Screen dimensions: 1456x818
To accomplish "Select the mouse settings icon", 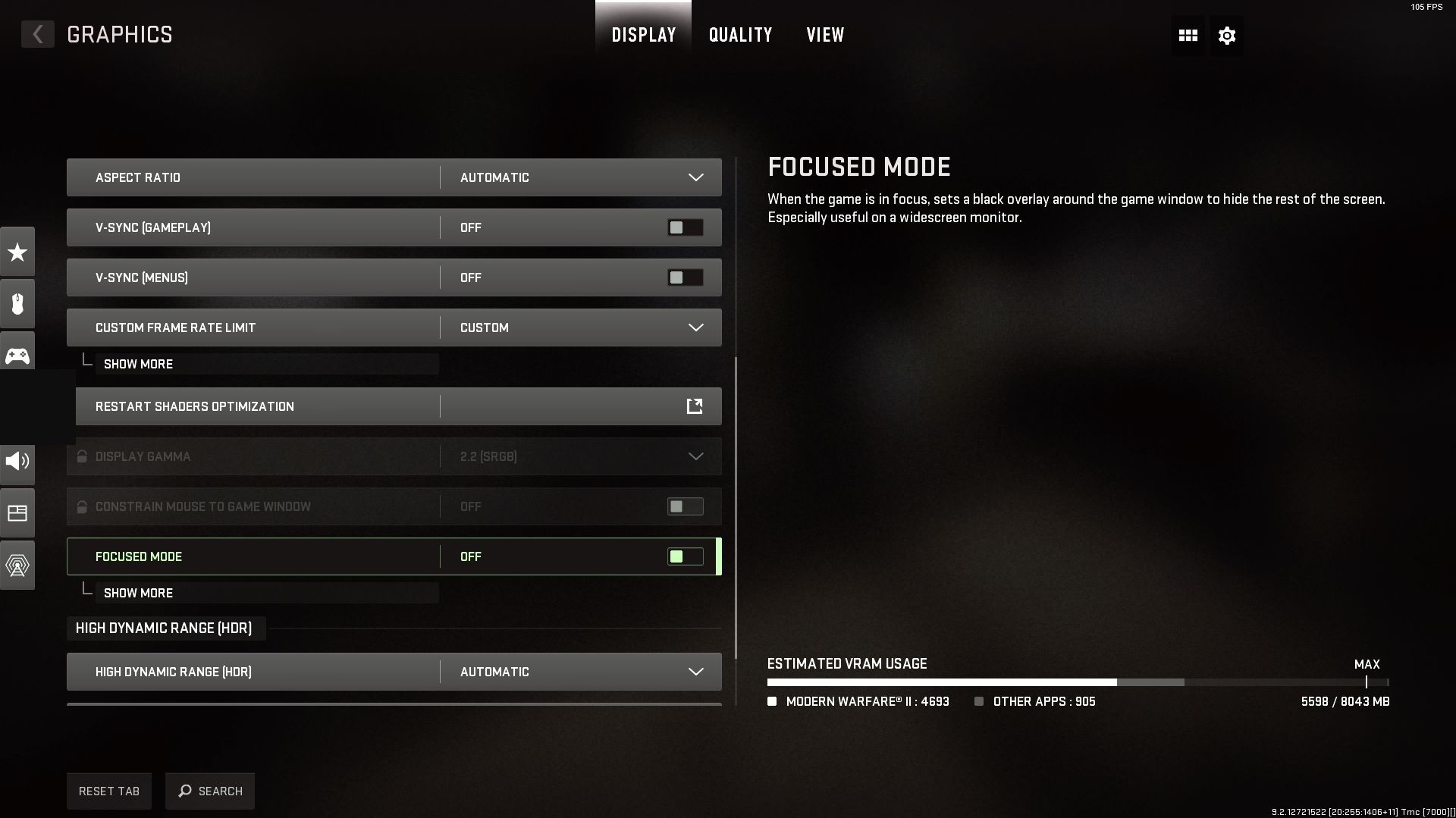I will (17, 303).
